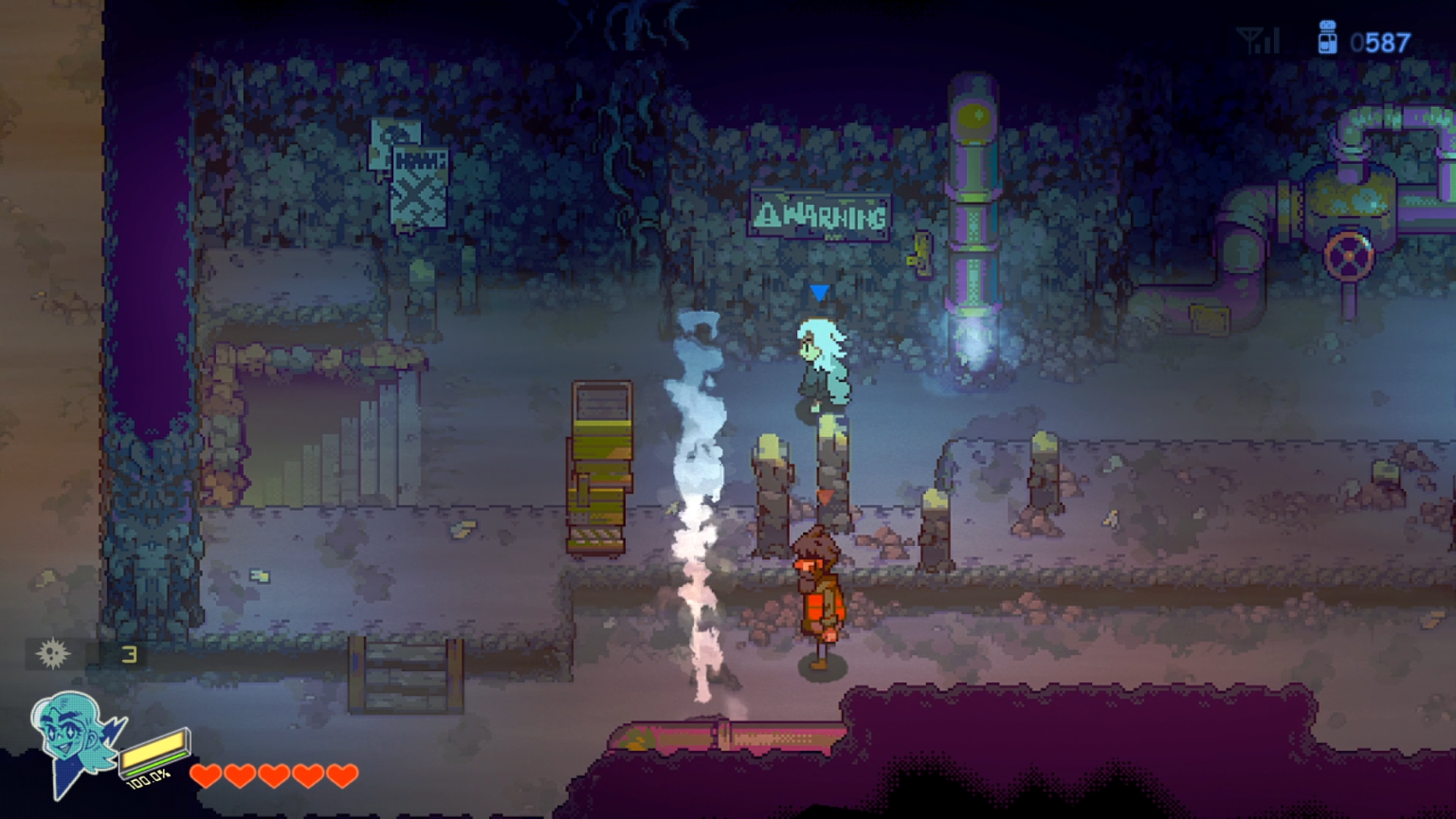Image resolution: width=1456 pixels, height=819 pixels.
Task: Click the signal strength antenna icon
Action: point(1259,42)
